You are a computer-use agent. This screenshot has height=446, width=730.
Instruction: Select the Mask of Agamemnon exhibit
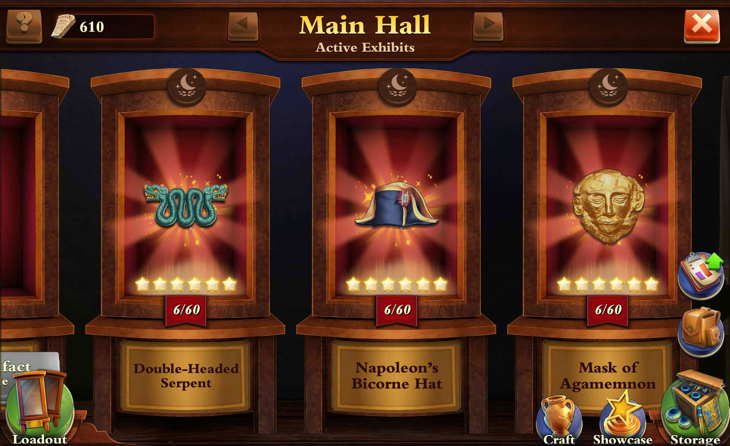(x=608, y=206)
